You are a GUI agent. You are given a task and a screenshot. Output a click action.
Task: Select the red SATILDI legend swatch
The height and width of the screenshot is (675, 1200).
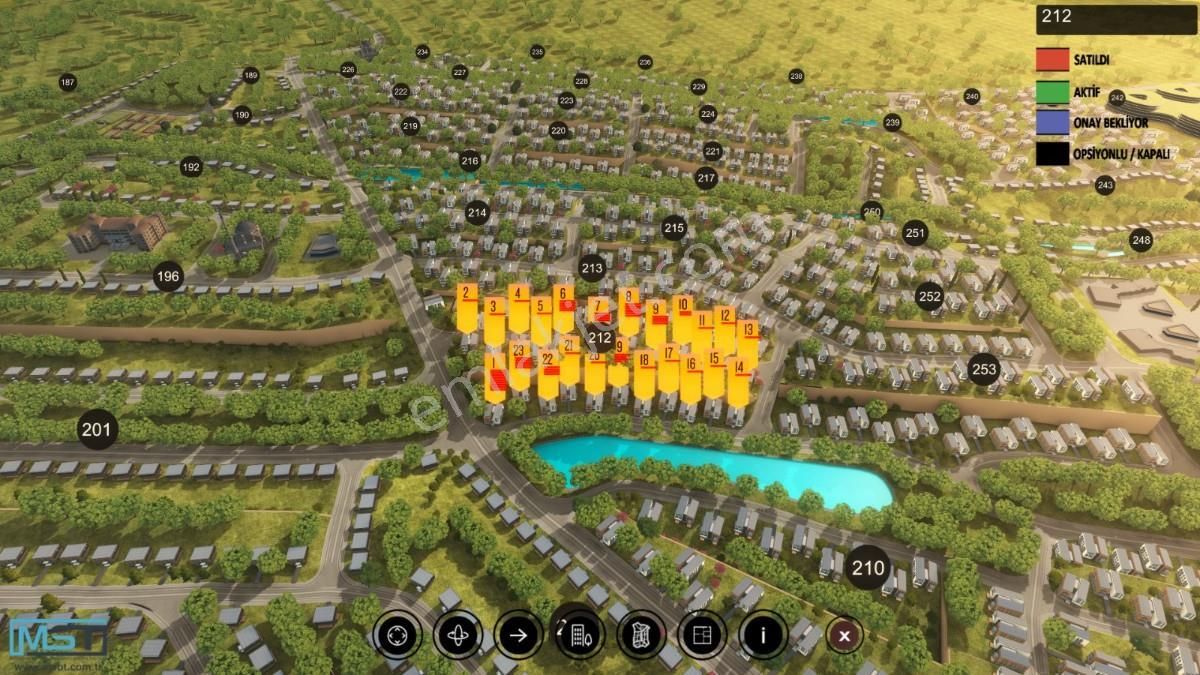tap(1052, 59)
